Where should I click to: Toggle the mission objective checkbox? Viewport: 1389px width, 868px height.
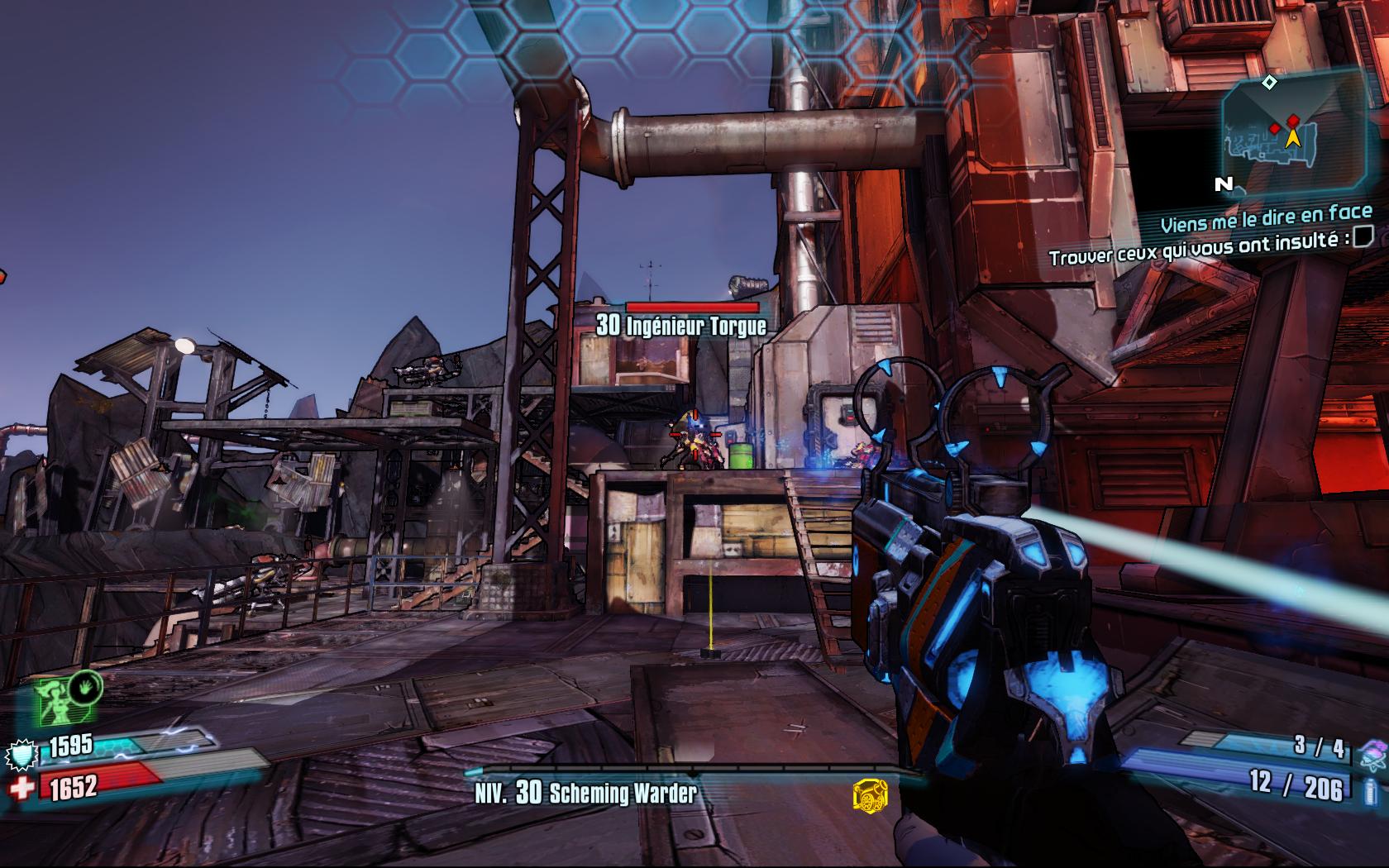click(1363, 236)
